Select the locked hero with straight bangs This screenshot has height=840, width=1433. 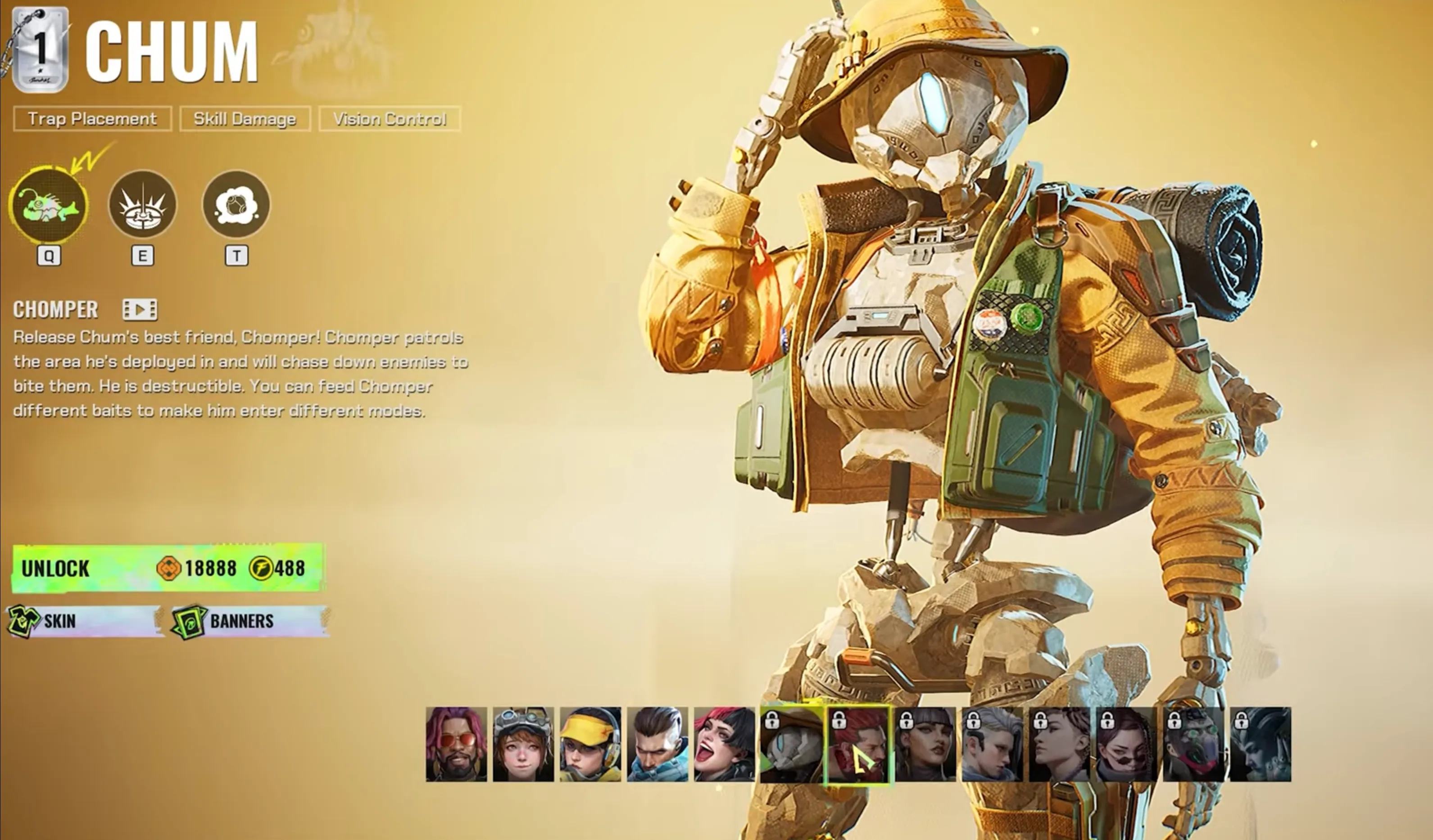pyautogui.click(x=926, y=744)
